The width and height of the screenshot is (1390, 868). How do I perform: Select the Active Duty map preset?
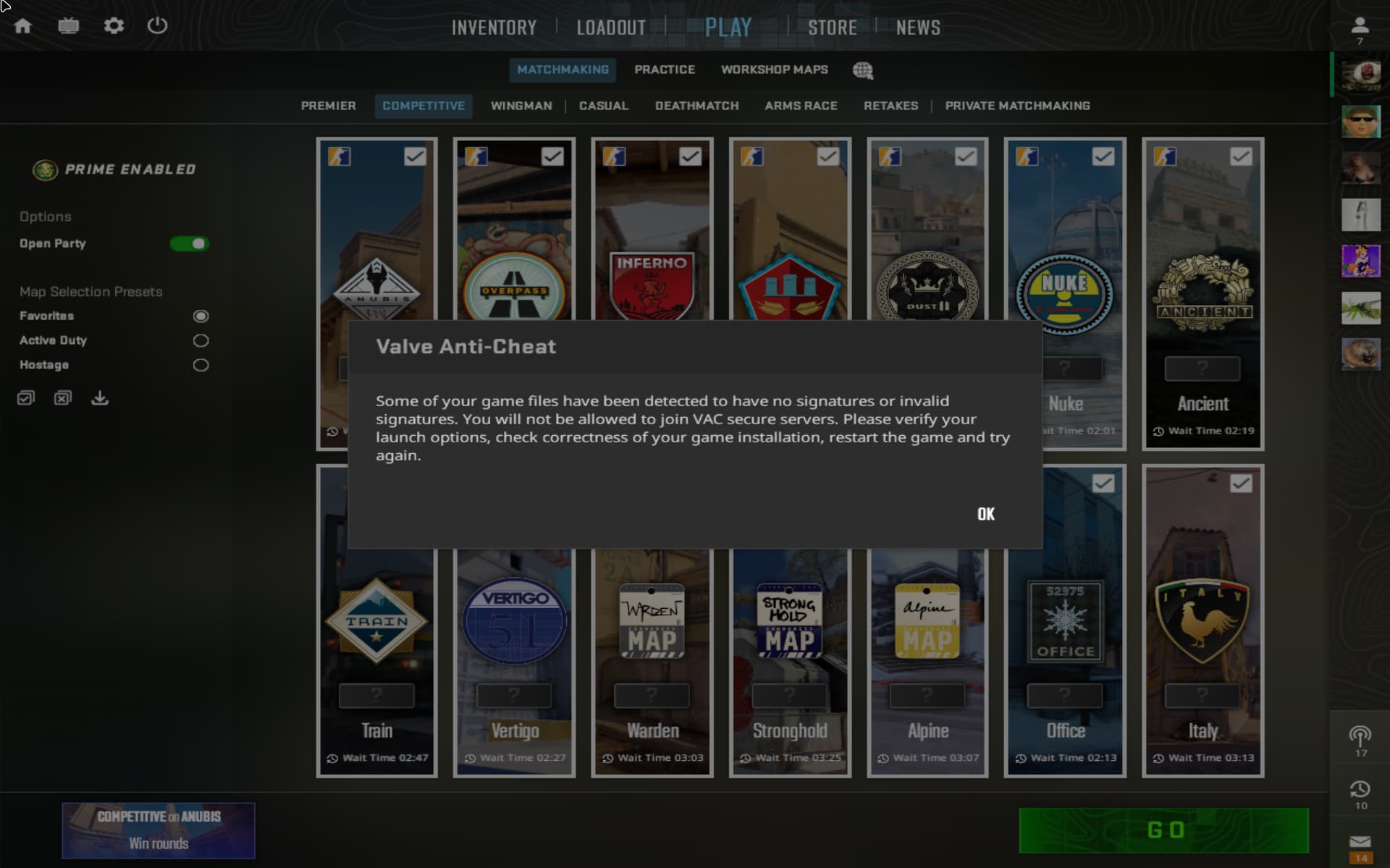click(x=201, y=340)
